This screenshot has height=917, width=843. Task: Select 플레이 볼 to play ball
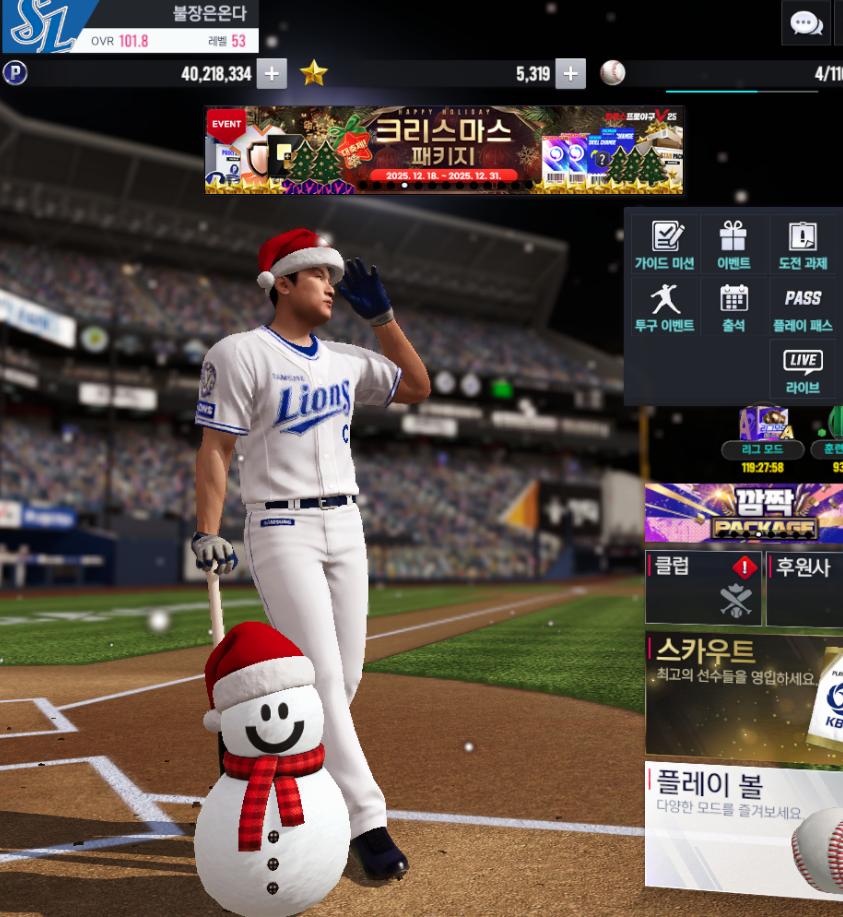pos(744,824)
